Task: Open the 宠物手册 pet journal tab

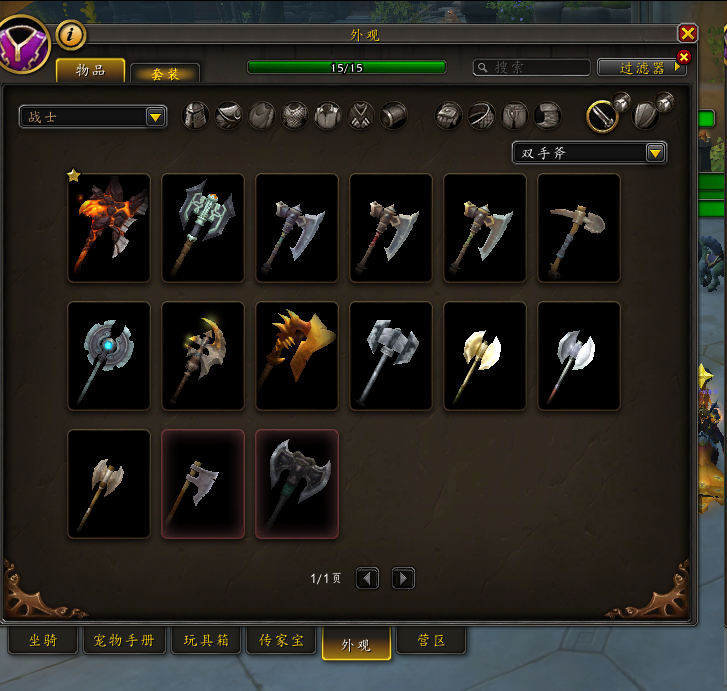Action: pyautogui.click(x=124, y=641)
